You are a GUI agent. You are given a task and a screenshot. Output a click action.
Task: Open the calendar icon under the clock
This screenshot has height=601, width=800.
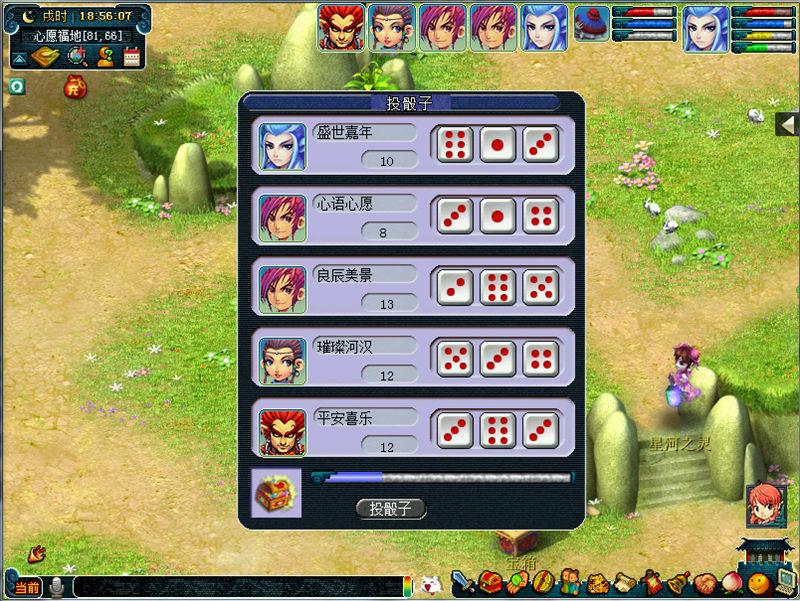pyautogui.click(x=132, y=57)
